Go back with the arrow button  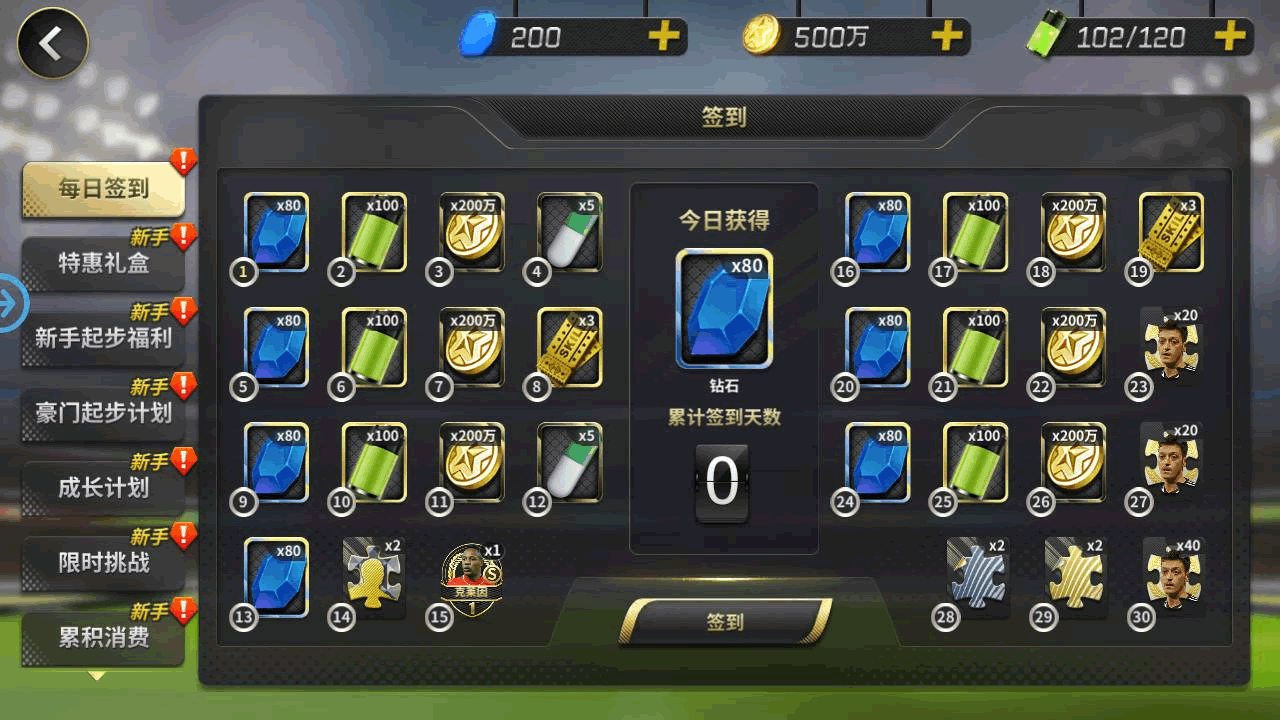point(52,43)
